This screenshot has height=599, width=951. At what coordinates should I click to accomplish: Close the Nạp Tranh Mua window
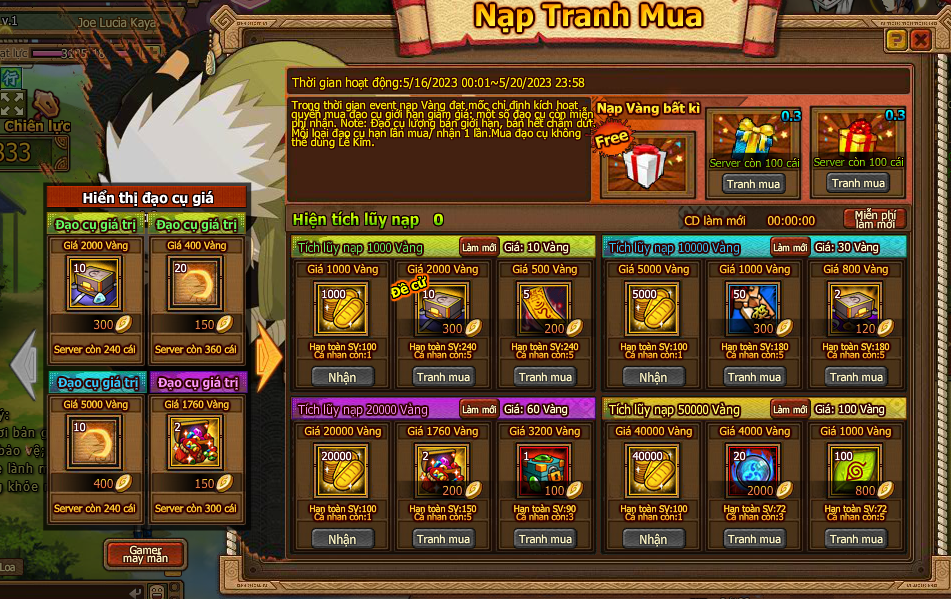coord(921,39)
